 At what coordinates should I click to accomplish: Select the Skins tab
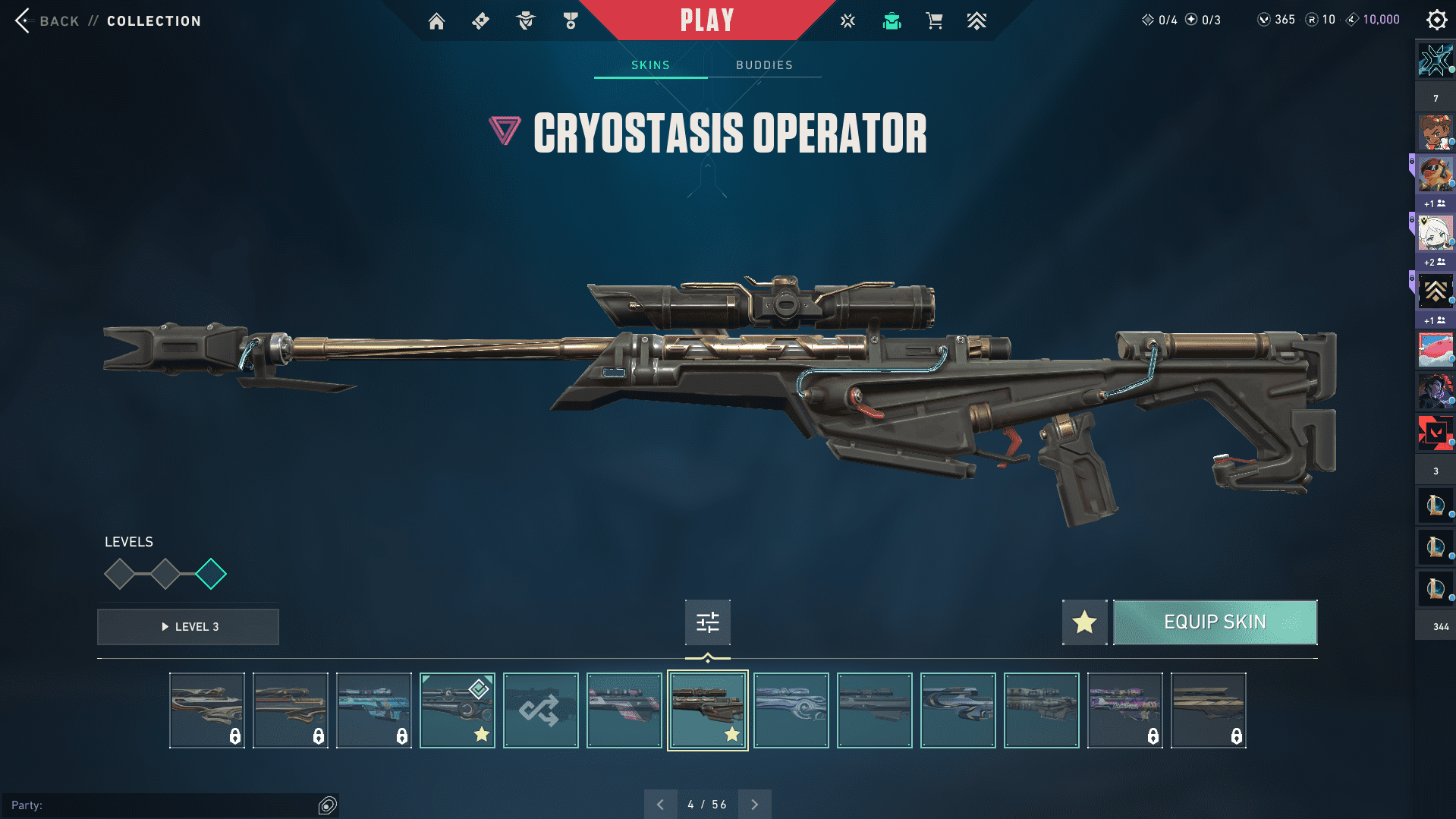click(650, 65)
